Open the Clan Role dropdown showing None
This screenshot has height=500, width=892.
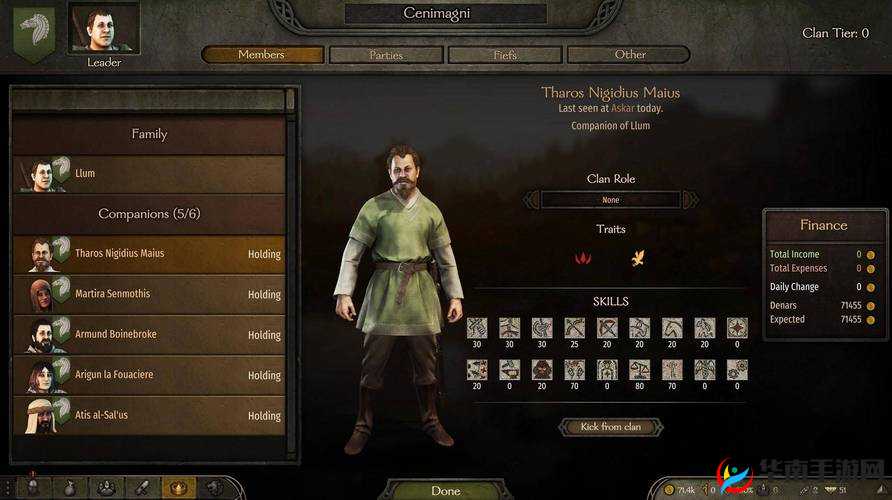[610, 200]
